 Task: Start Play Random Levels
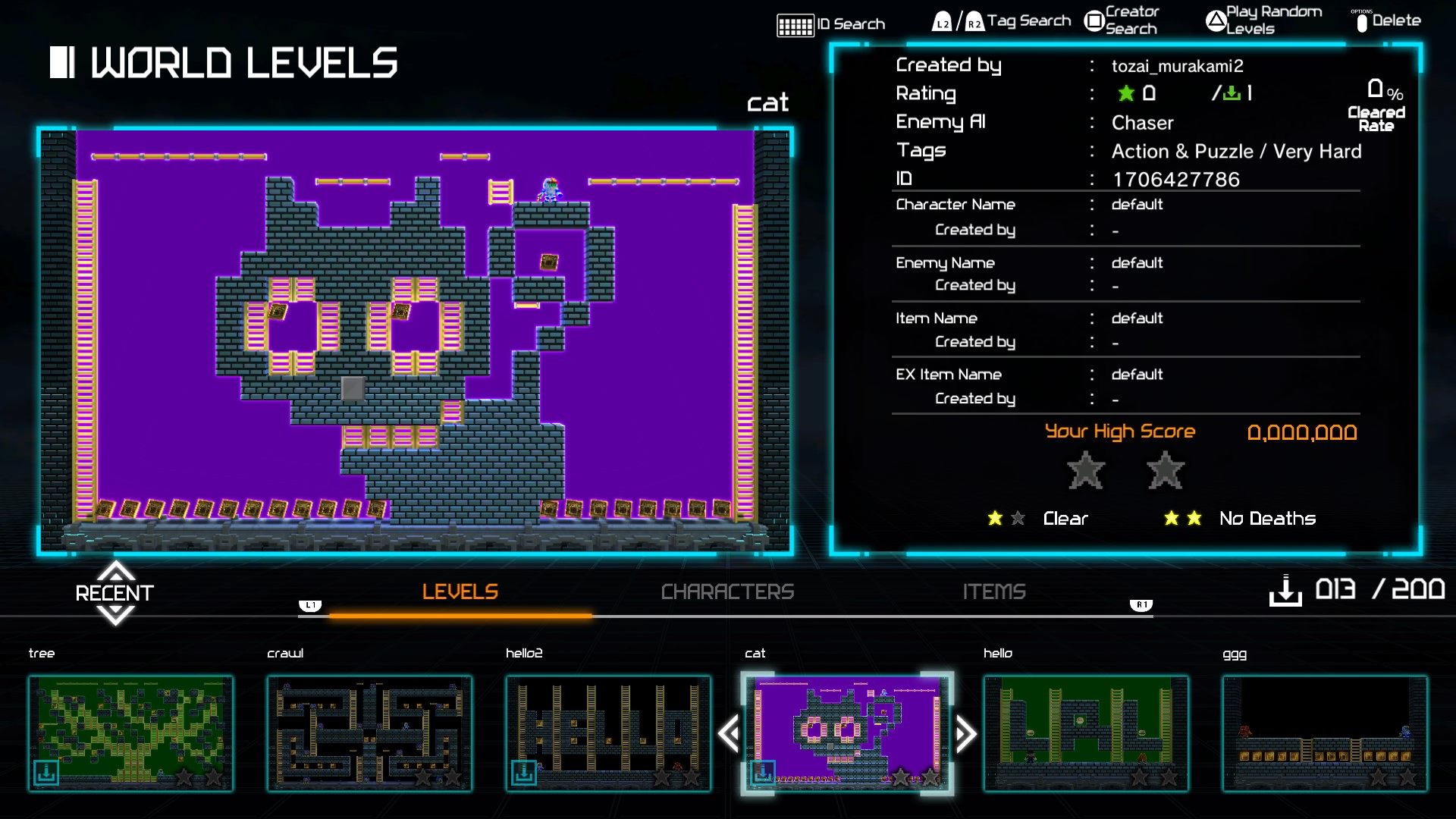coord(1264,20)
